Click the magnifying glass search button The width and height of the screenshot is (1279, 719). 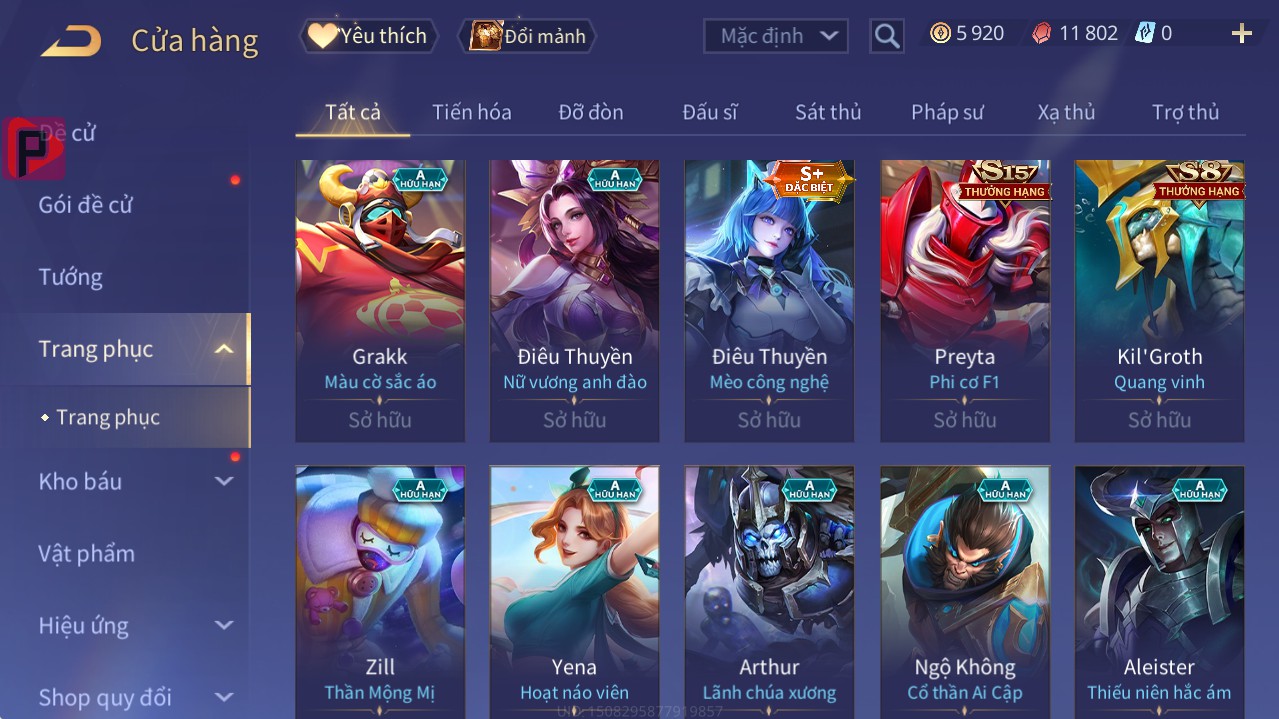pyautogui.click(x=887, y=36)
